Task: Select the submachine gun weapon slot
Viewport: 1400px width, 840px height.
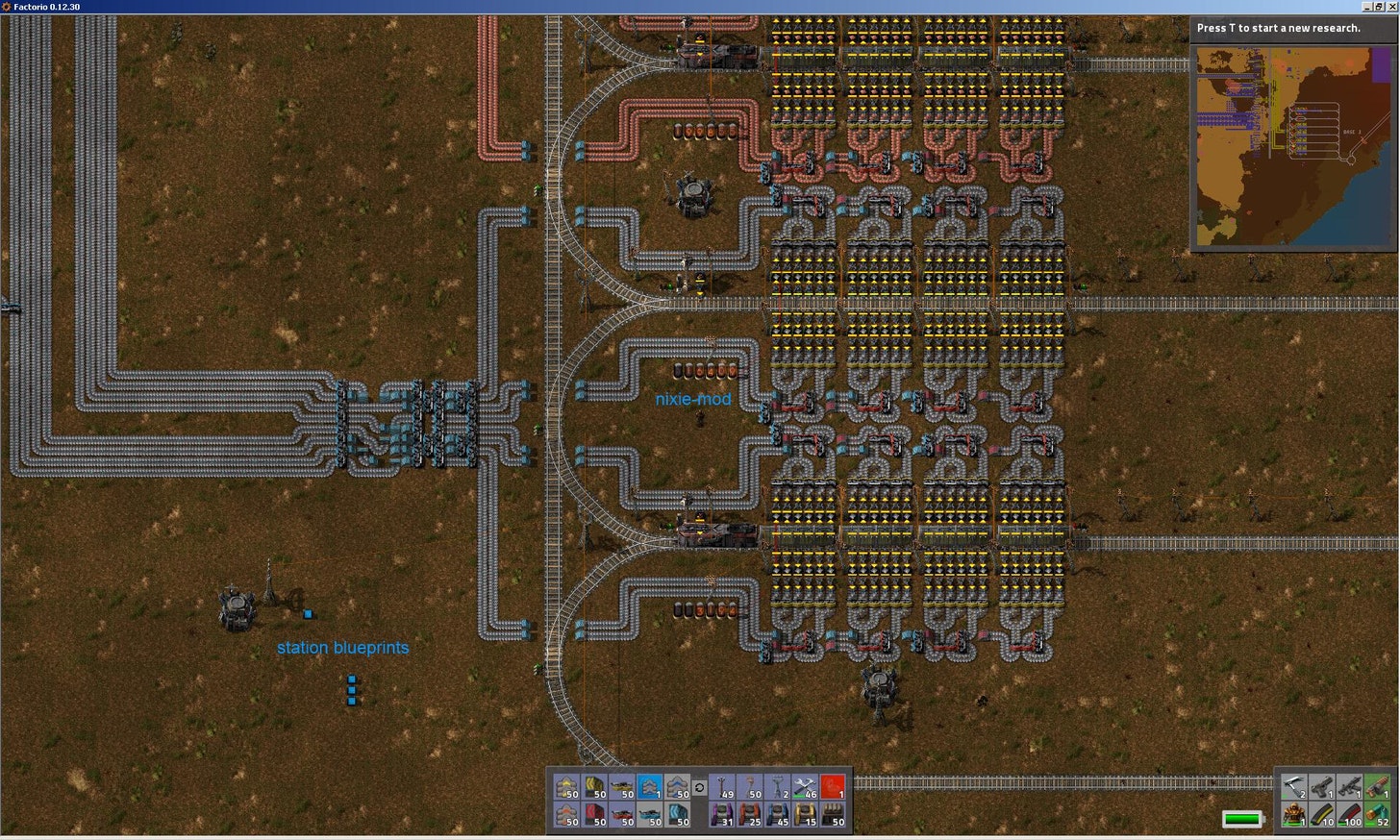Action: (1350, 786)
